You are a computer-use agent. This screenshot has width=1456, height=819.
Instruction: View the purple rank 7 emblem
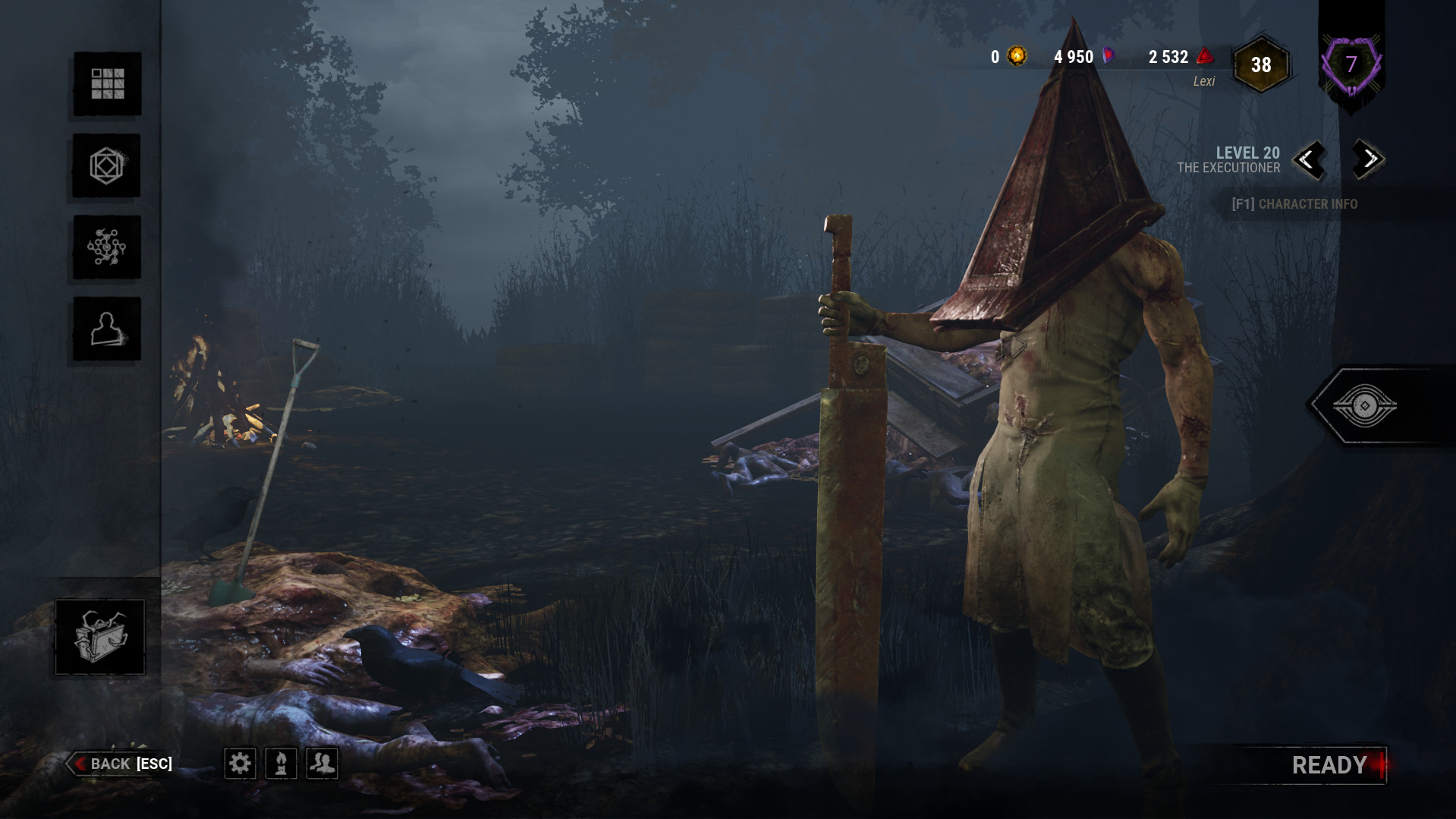(1351, 65)
